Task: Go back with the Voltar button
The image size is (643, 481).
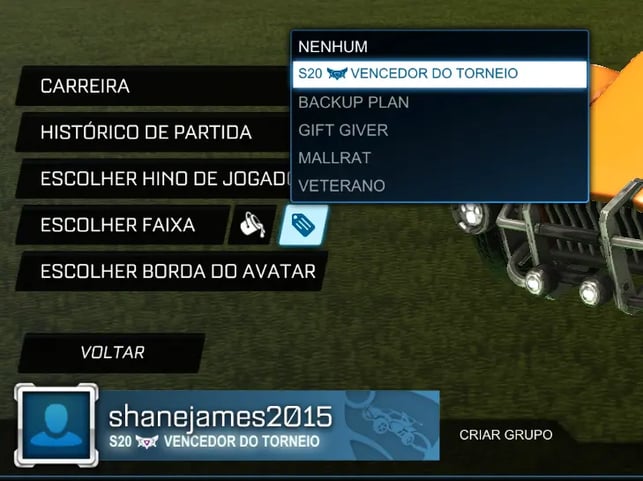Action: click(x=112, y=352)
